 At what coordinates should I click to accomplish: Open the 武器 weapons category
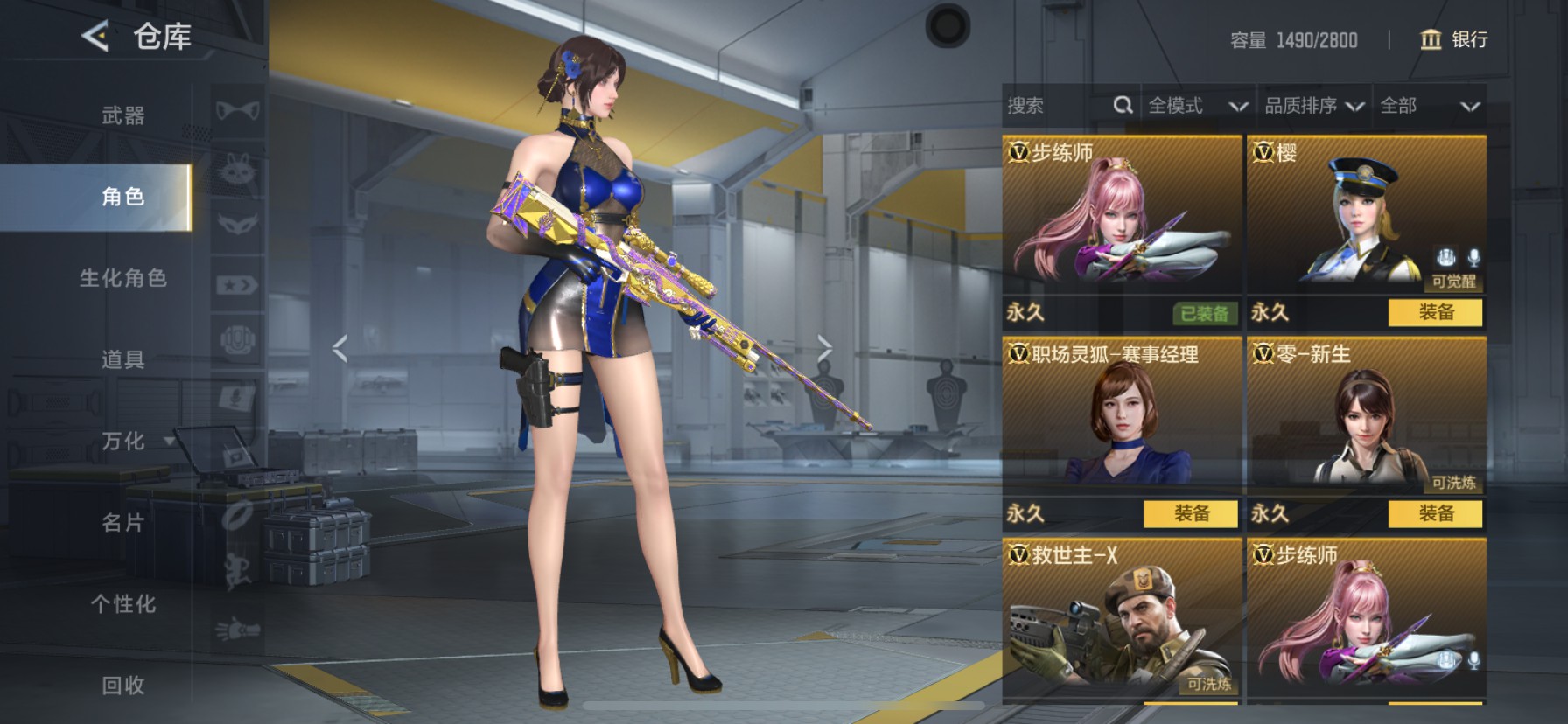point(122,115)
